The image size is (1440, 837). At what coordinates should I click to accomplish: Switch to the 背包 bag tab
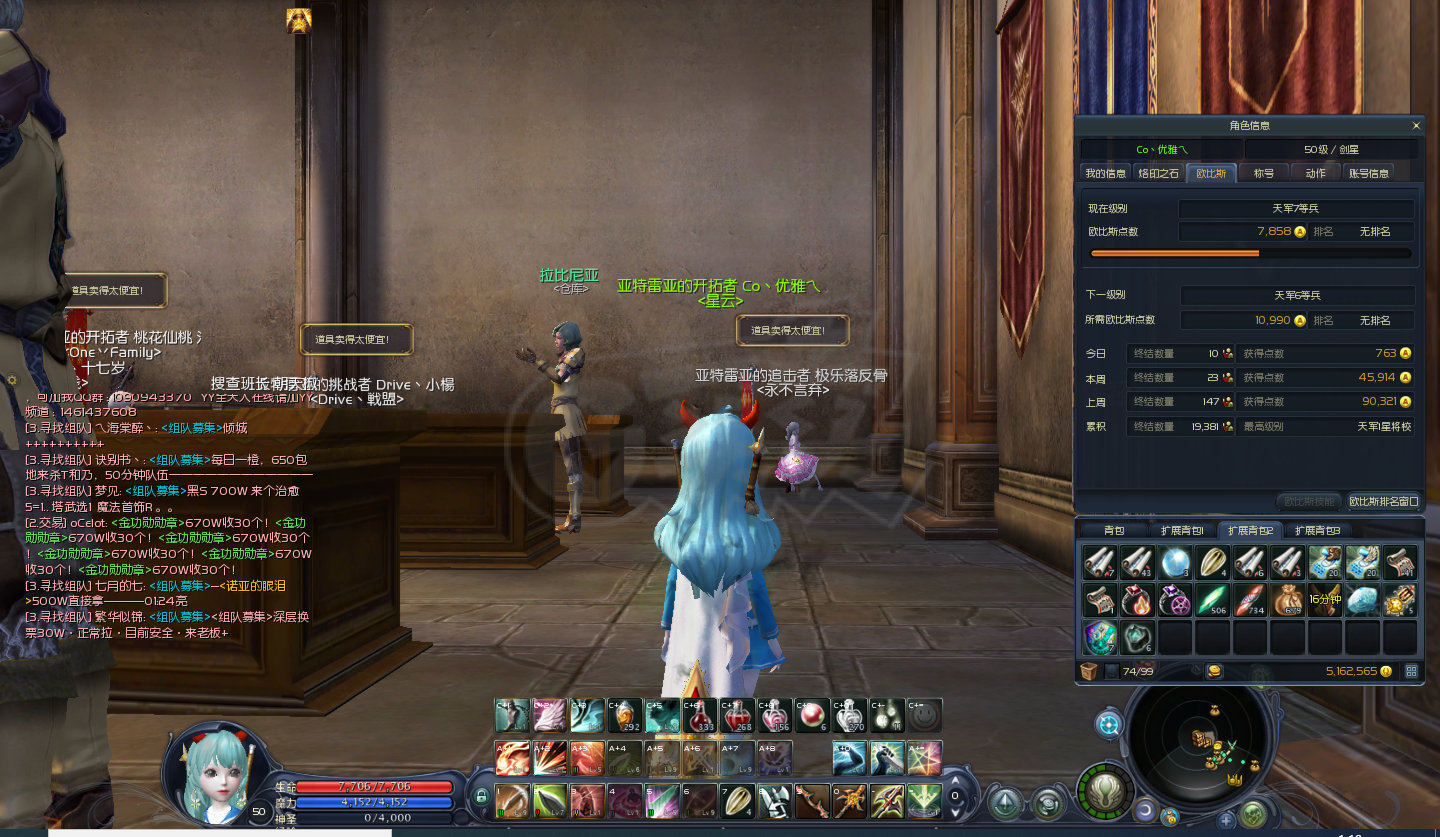click(x=1114, y=530)
